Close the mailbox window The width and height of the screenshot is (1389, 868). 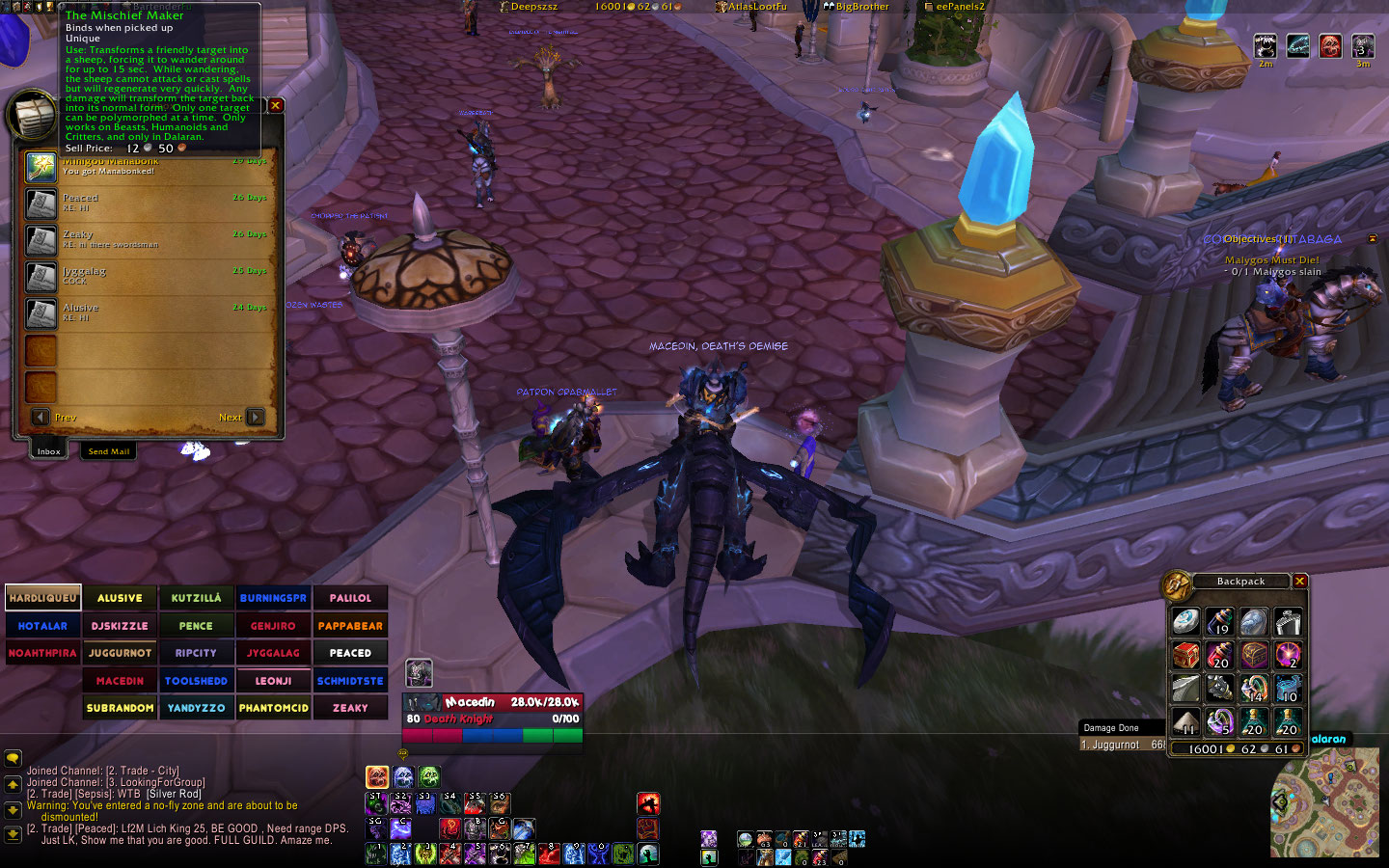tap(276, 105)
